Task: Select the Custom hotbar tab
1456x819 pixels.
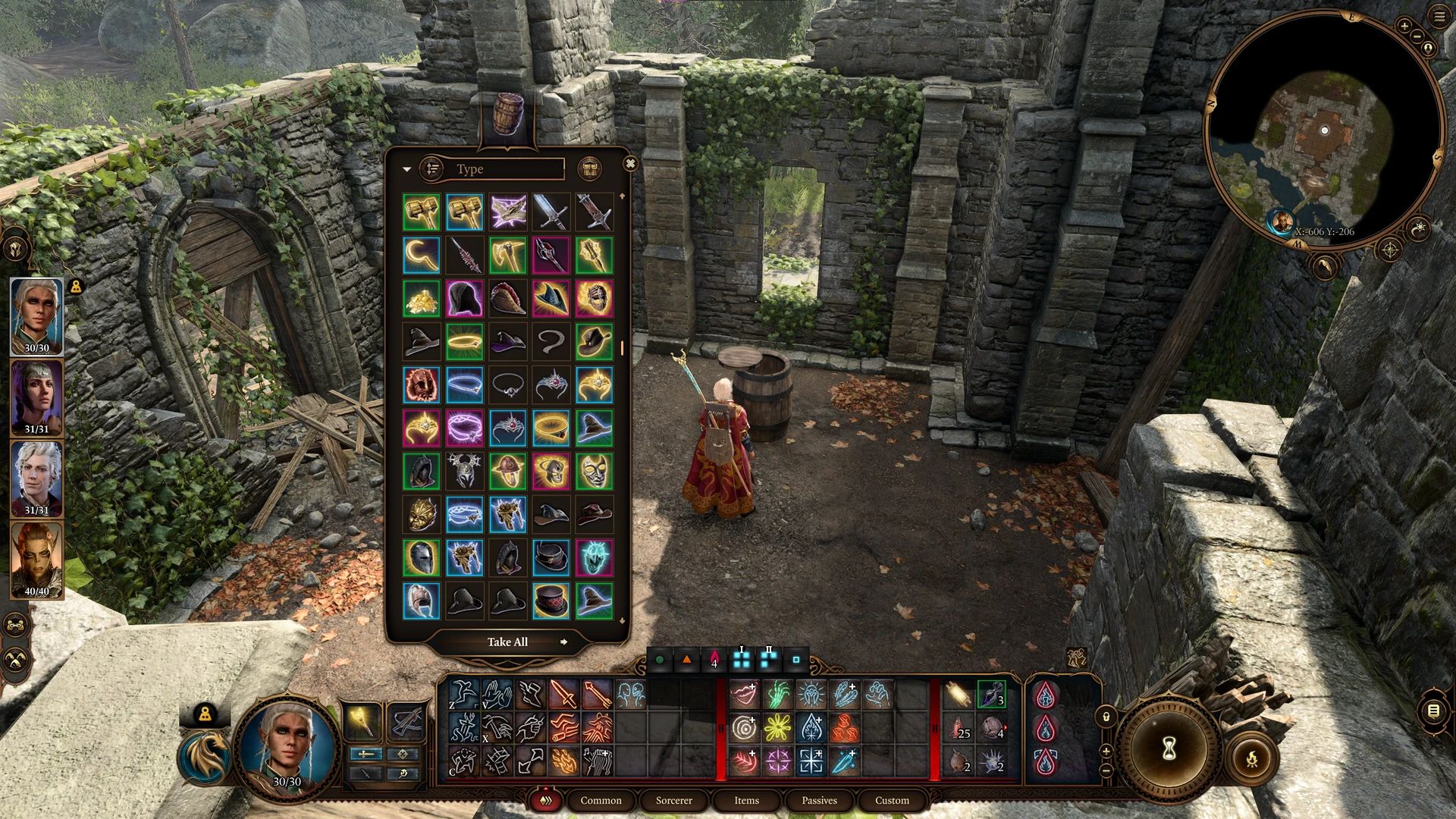Action: (x=892, y=800)
